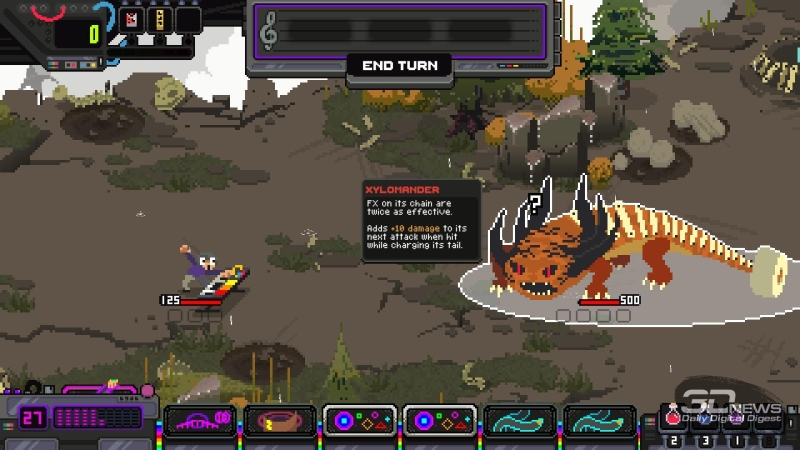Select the orange cauldron ability card
This screenshot has height=450, width=800.
click(x=280, y=420)
